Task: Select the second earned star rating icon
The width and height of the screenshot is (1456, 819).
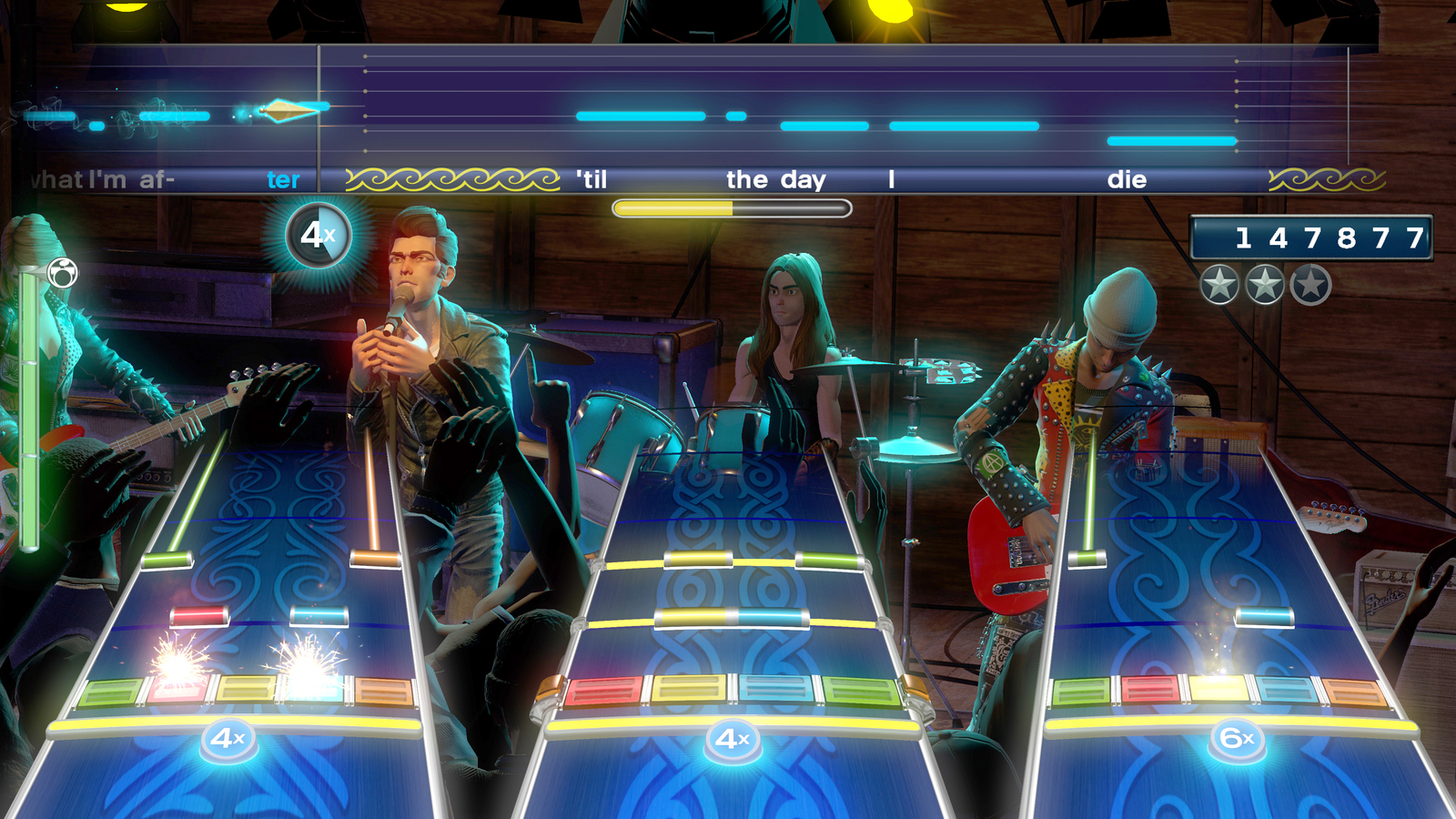Action: pyautogui.click(x=1263, y=285)
